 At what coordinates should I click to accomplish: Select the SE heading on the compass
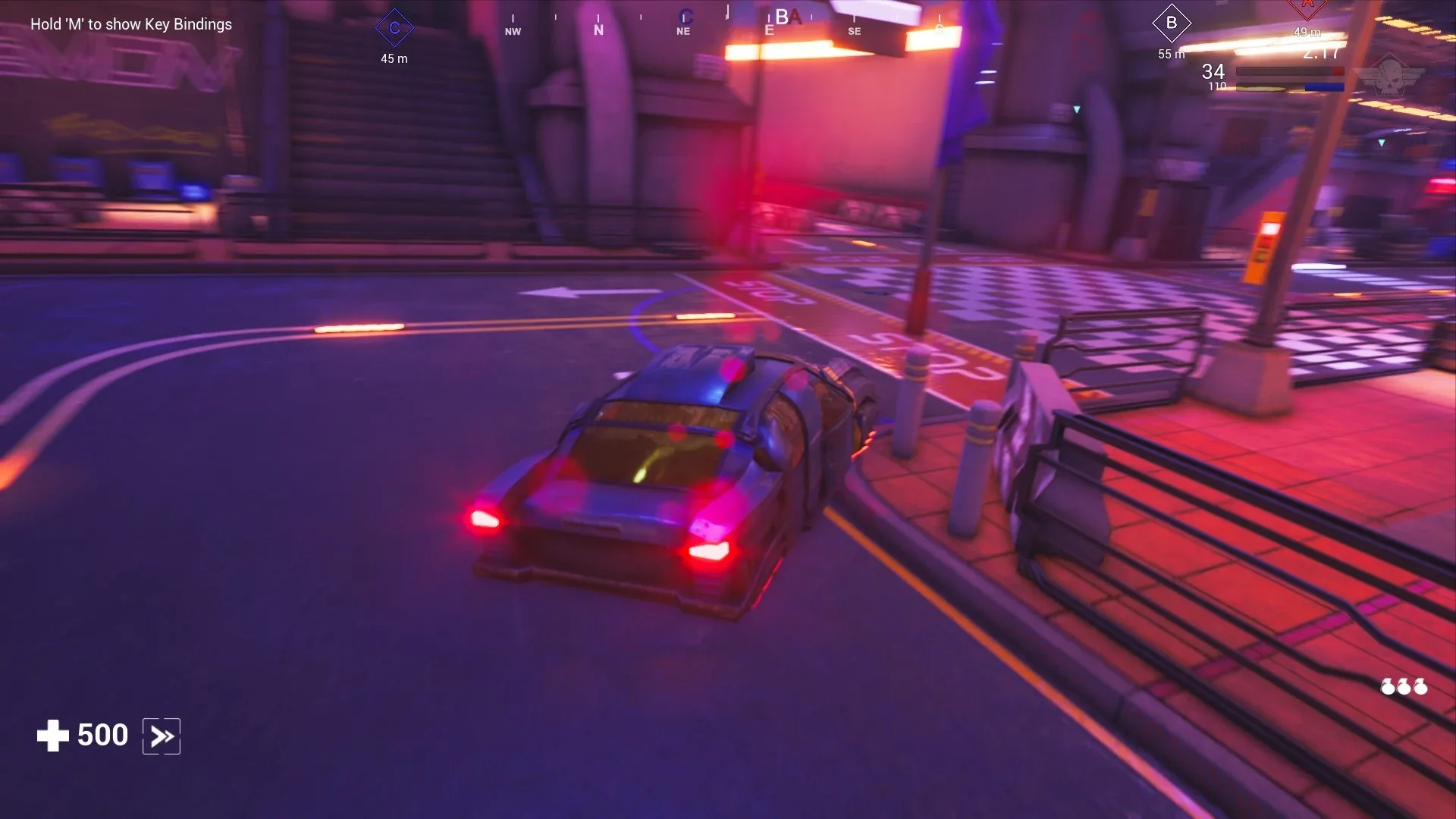point(855,31)
